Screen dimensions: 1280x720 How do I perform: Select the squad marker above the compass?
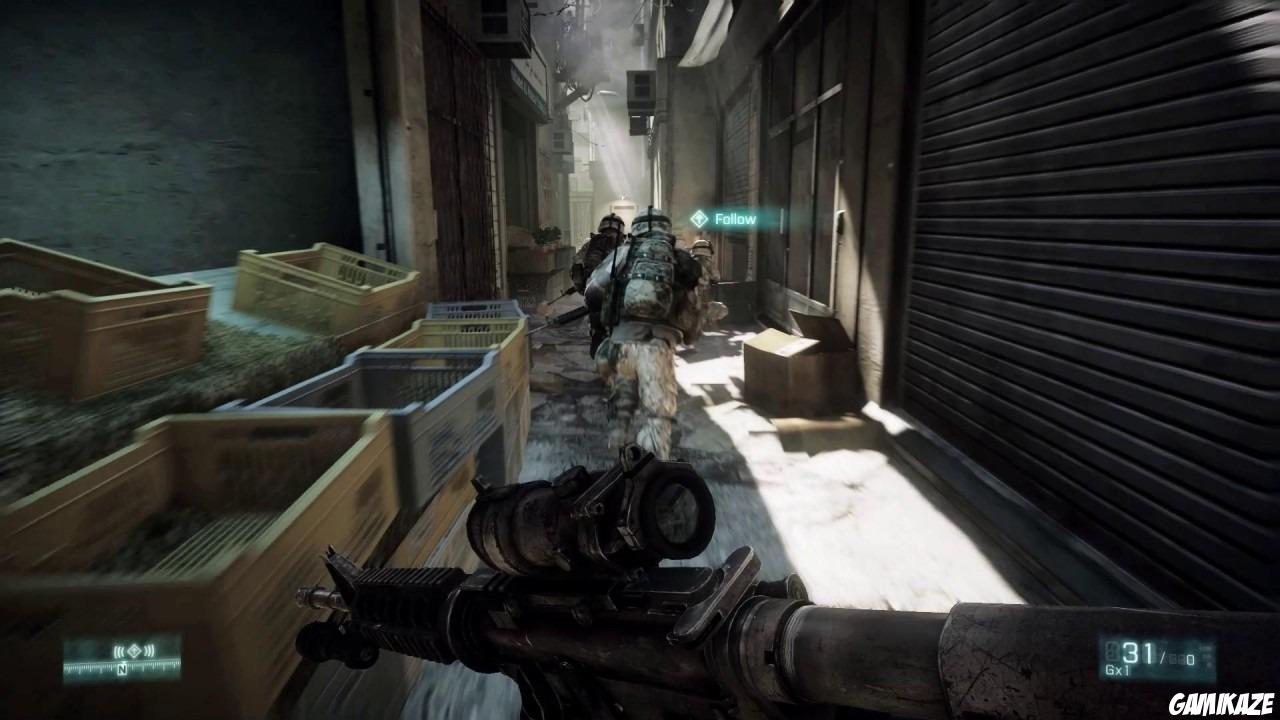tap(134, 650)
